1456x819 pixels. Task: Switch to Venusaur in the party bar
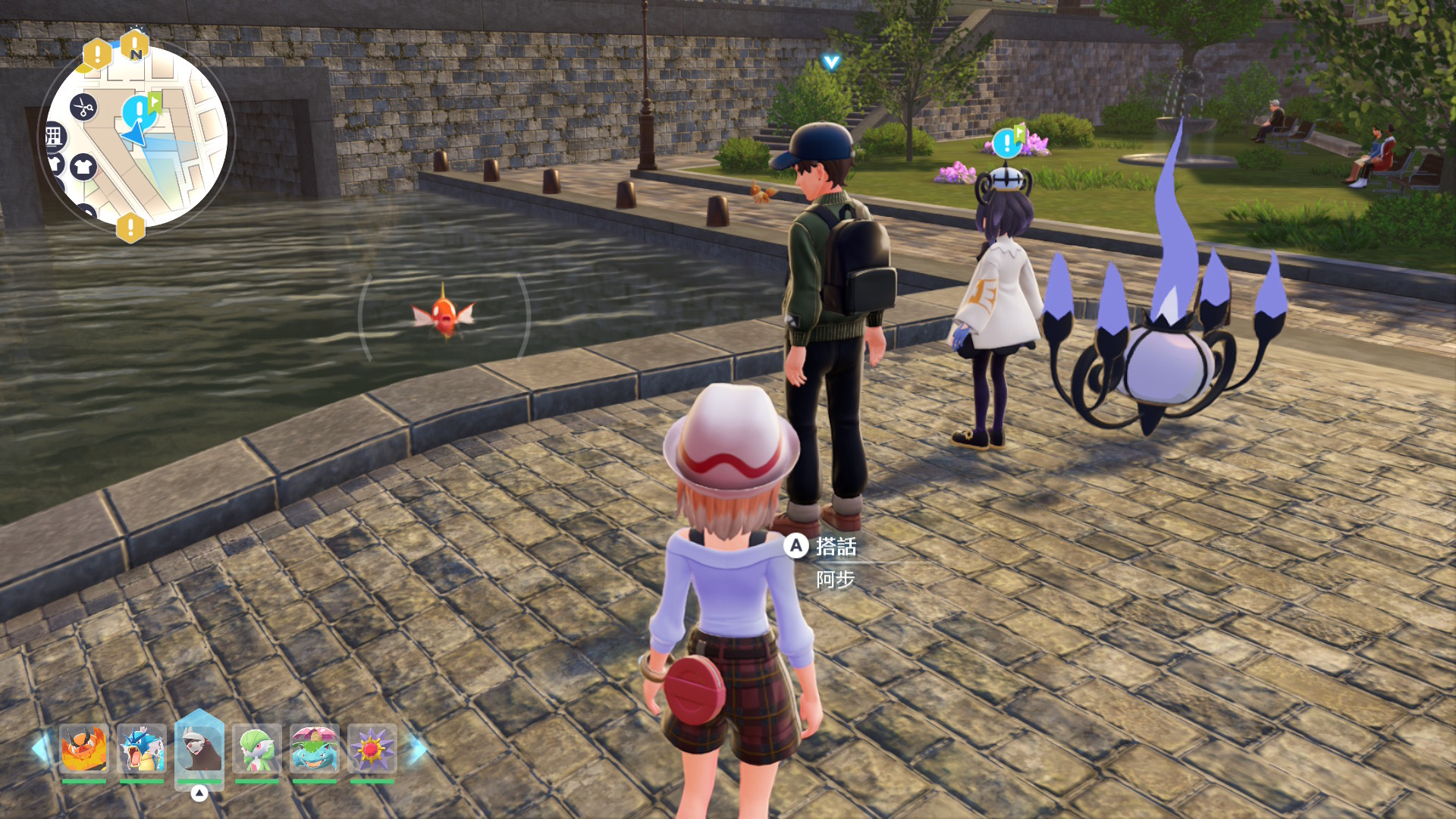(x=314, y=748)
